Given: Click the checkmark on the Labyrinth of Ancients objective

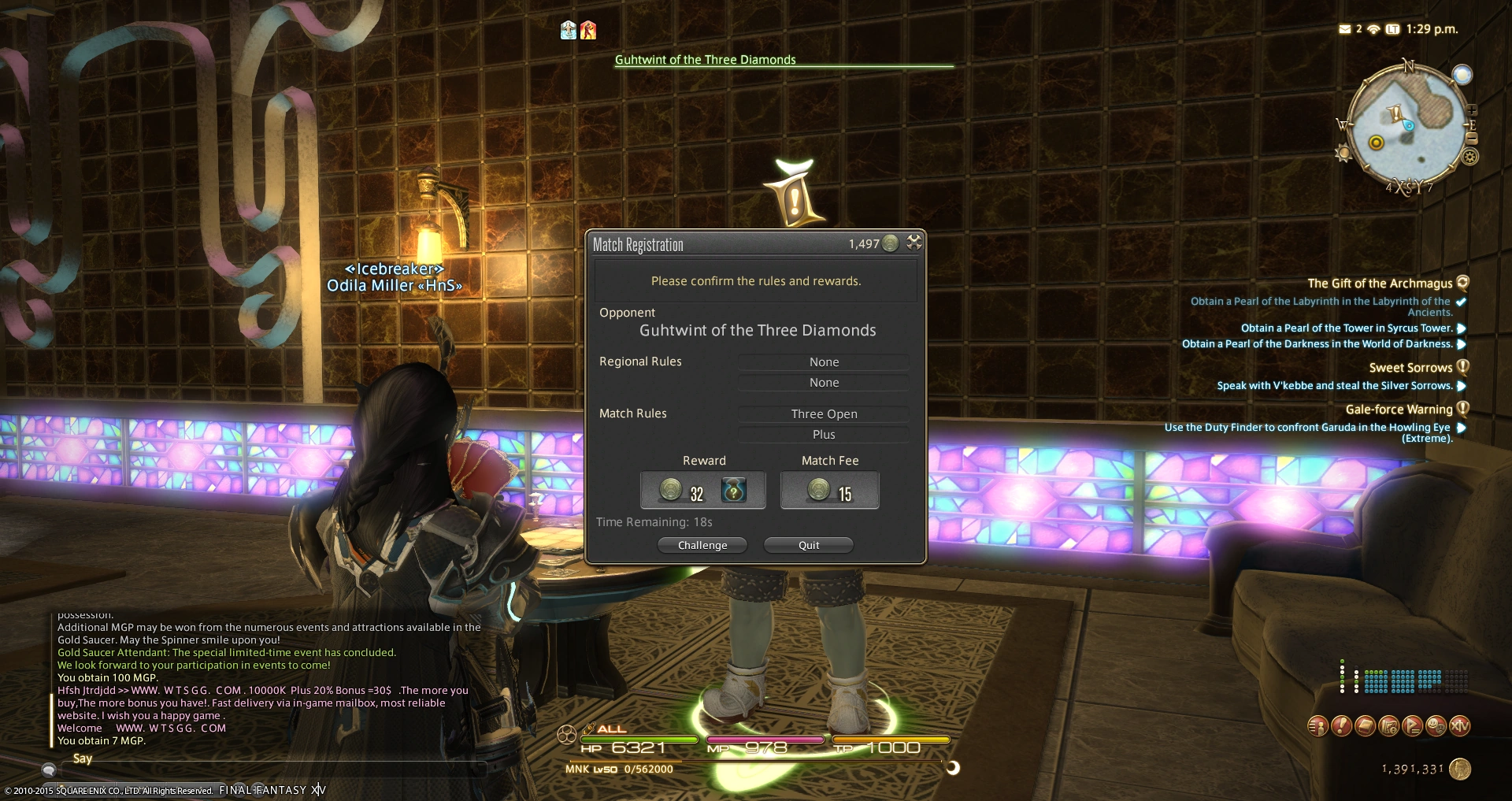Looking at the screenshot, I should [1461, 301].
